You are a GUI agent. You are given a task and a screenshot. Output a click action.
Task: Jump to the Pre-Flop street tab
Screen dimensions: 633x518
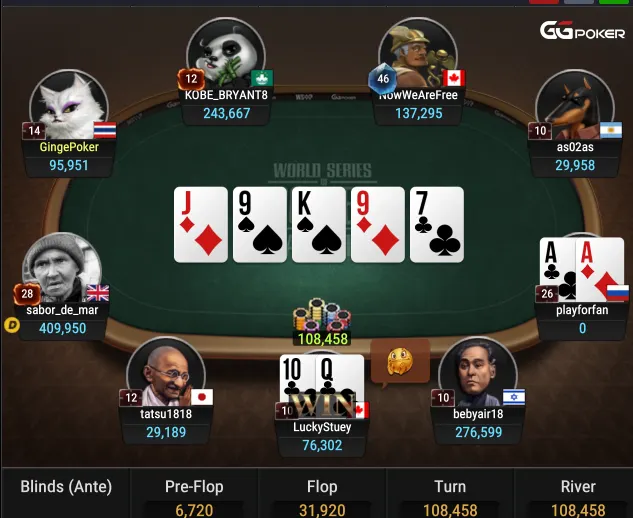coord(194,495)
